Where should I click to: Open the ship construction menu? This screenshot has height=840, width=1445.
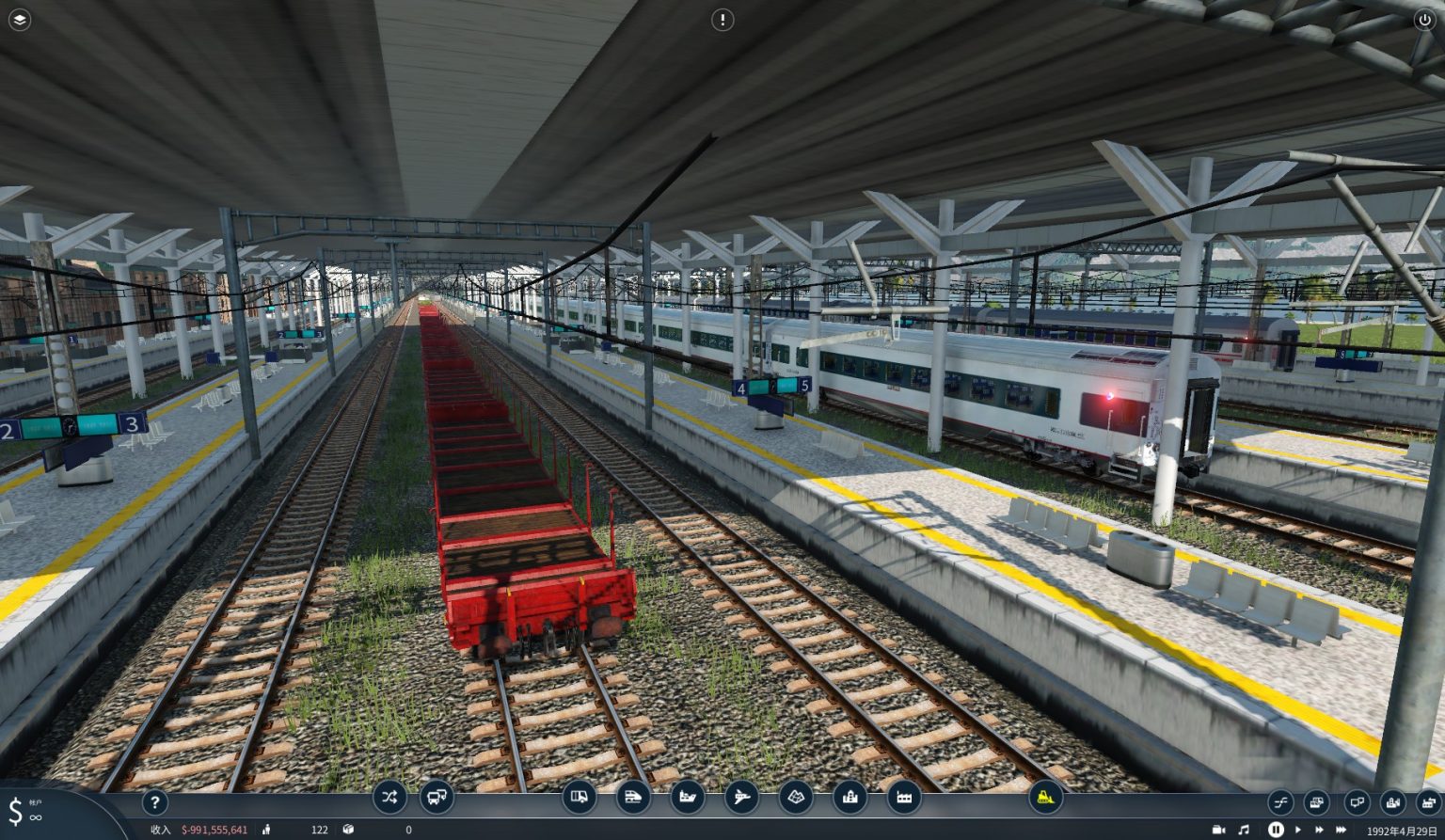688,799
